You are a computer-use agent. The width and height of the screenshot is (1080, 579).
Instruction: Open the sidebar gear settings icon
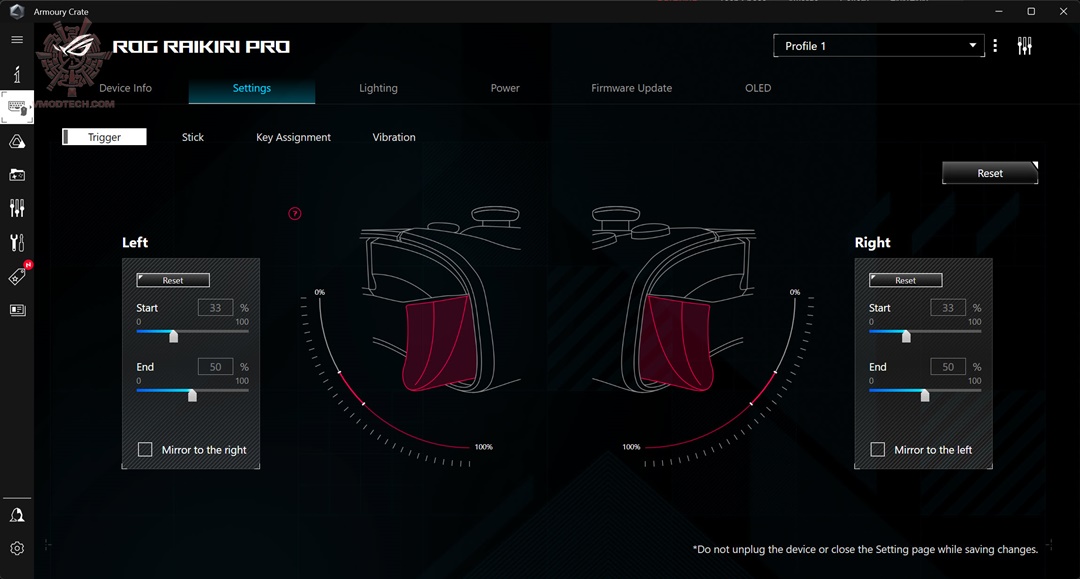pyautogui.click(x=17, y=548)
